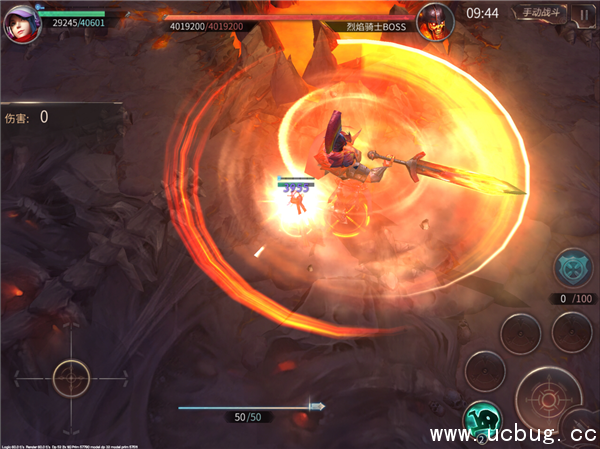Tap the virtual movement joystick

point(71,377)
